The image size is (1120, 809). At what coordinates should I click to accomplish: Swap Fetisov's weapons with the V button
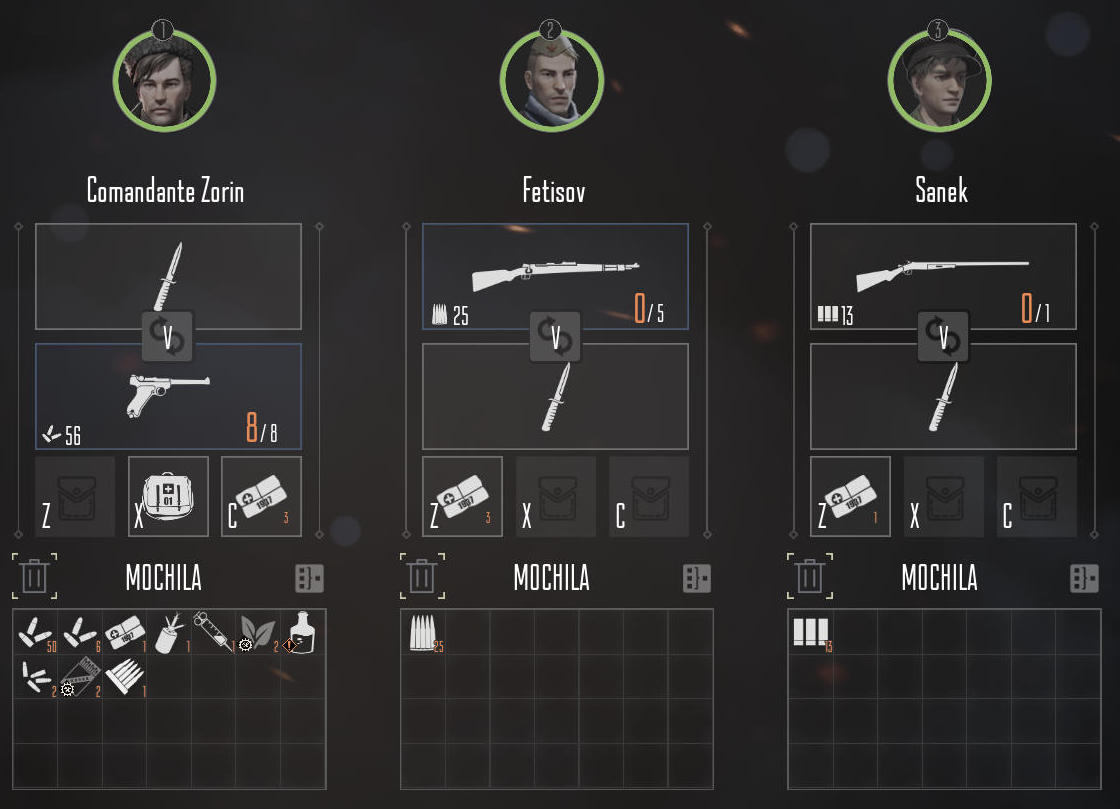pyautogui.click(x=555, y=336)
